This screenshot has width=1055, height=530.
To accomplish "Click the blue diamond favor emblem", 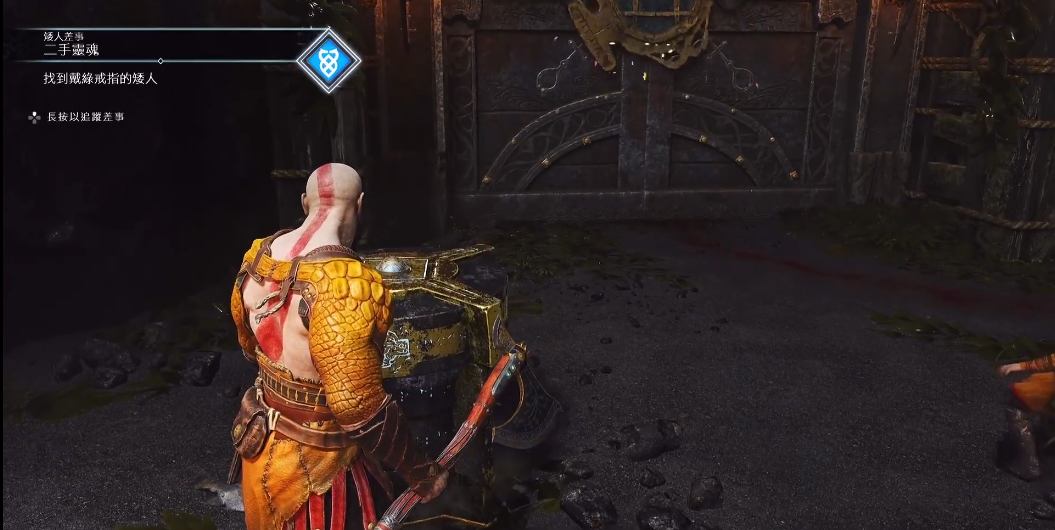I will pyautogui.click(x=329, y=60).
